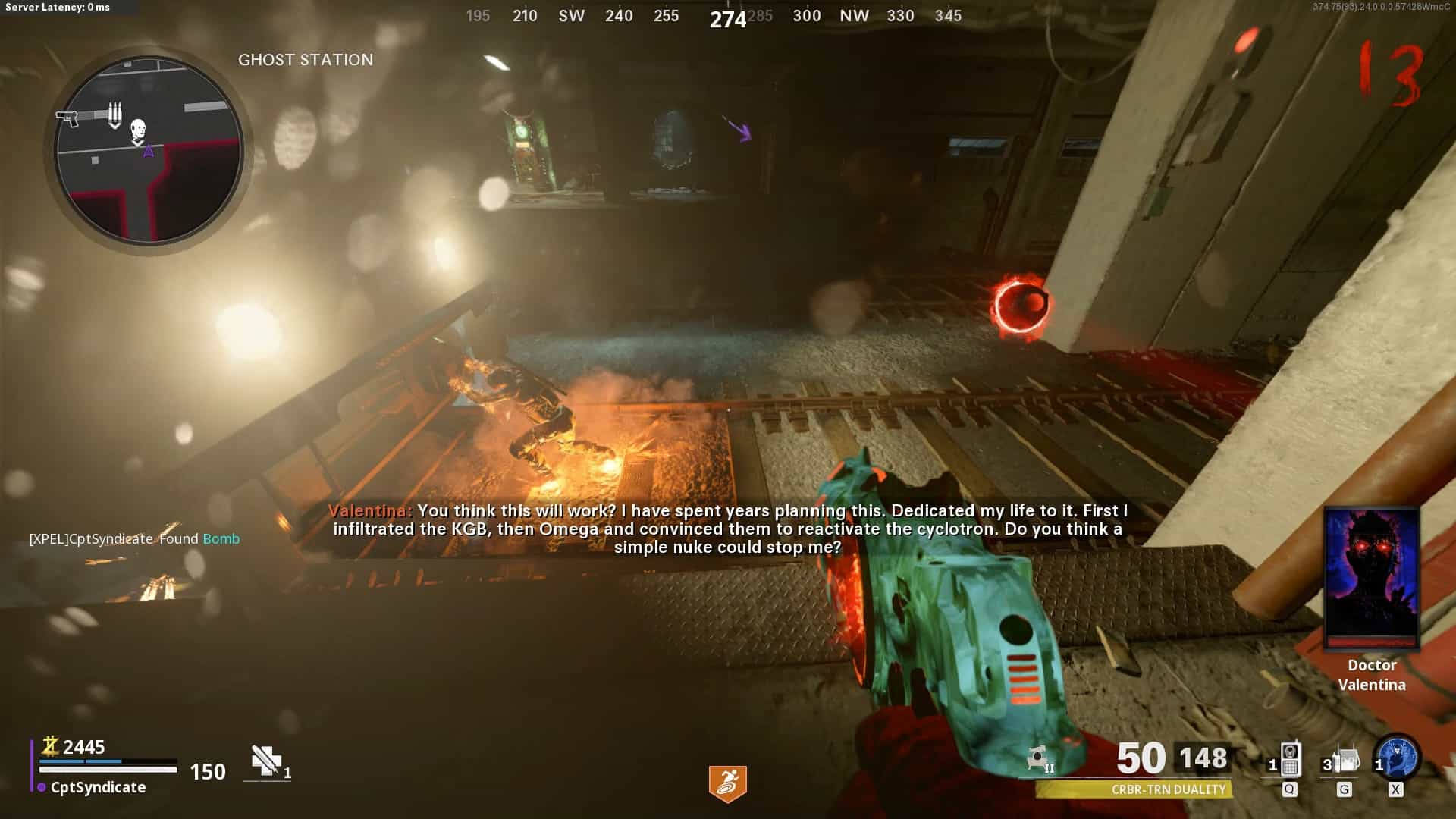Select the self-revive syringe icon

pos(266,761)
